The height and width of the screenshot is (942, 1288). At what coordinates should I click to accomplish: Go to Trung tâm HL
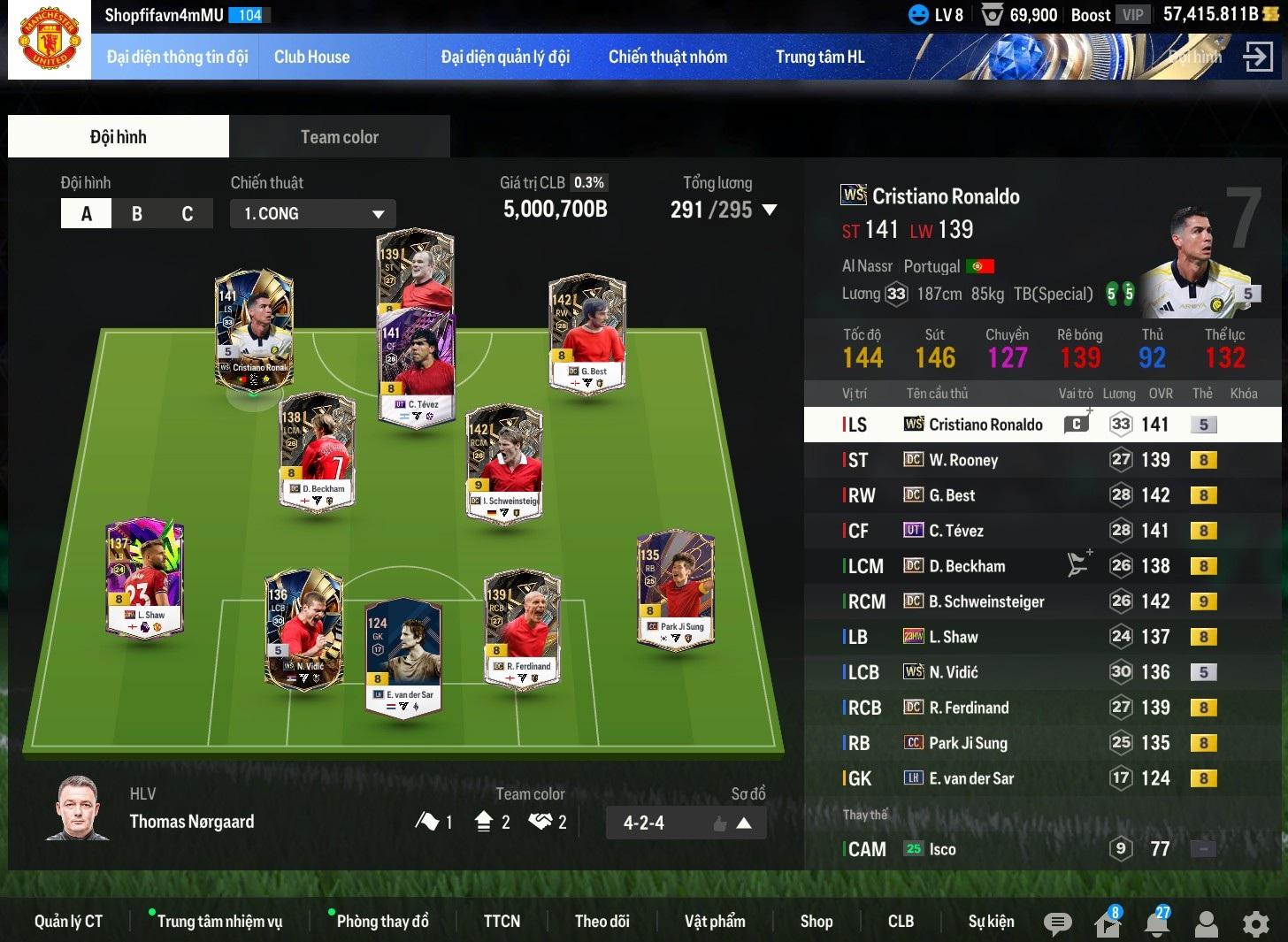pyautogui.click(x=819, y=57)
